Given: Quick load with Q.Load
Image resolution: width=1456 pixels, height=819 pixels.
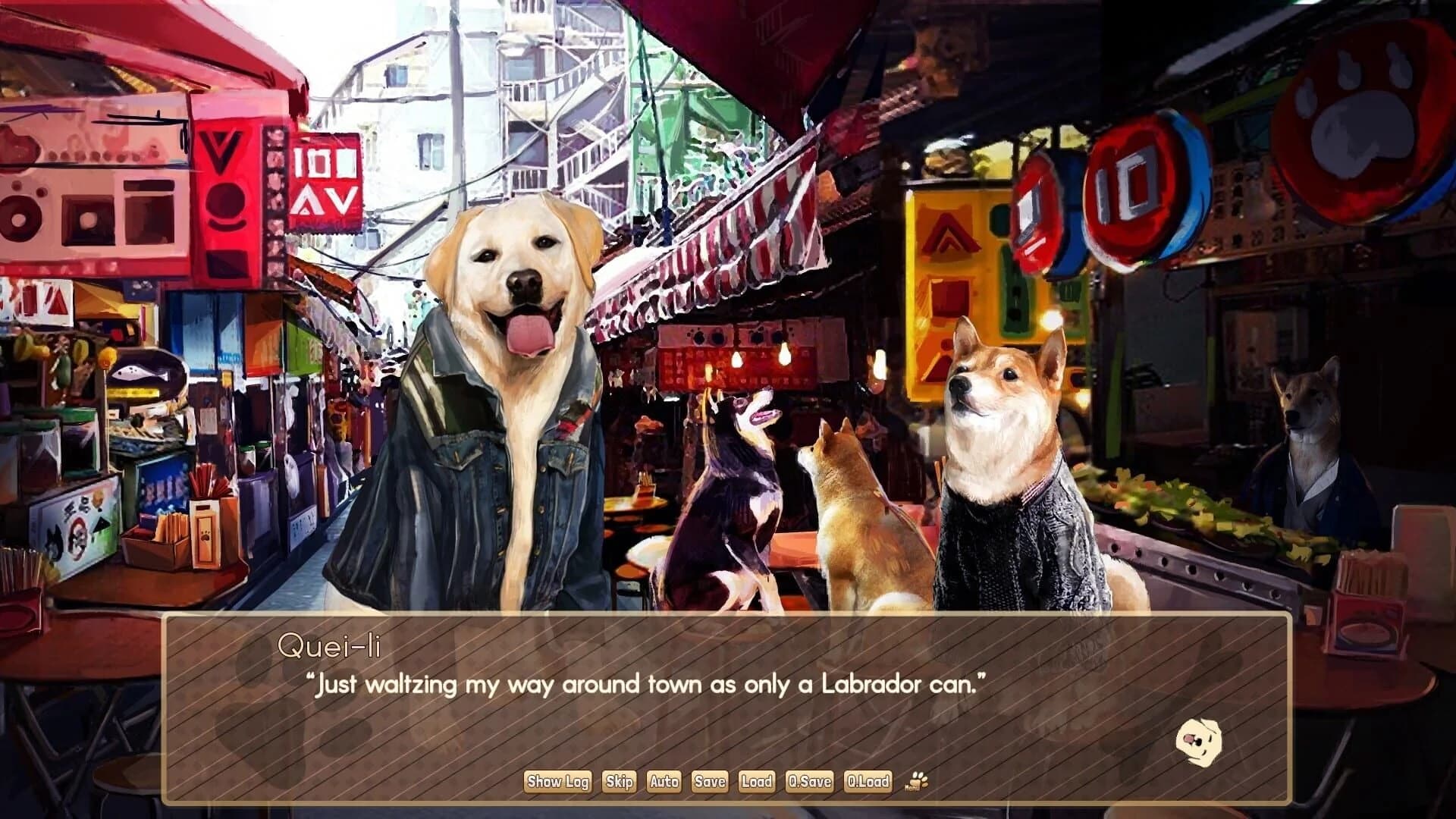Looking at the screenshot, I should tap(868, 781).
